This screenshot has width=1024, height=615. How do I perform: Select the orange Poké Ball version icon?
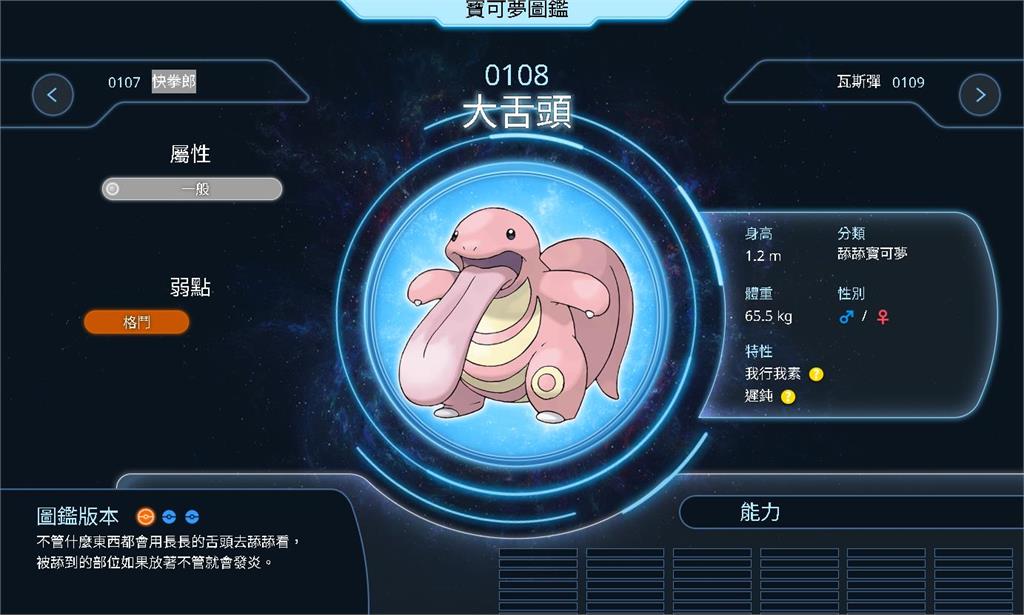pyautogui.click(x=145, y=517)
